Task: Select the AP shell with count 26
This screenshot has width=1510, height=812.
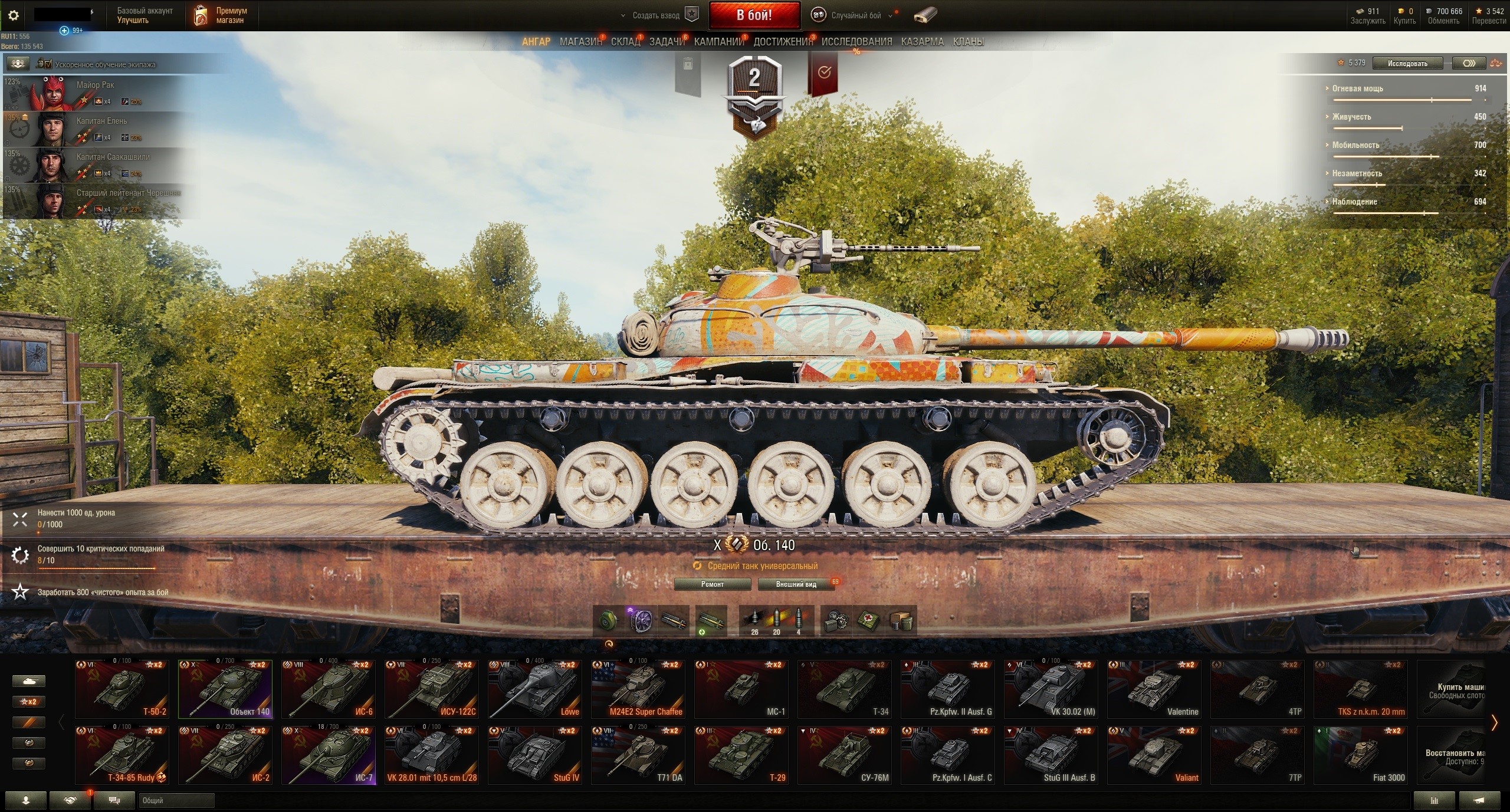Action: pyautogui.click(x=754, y=618)
